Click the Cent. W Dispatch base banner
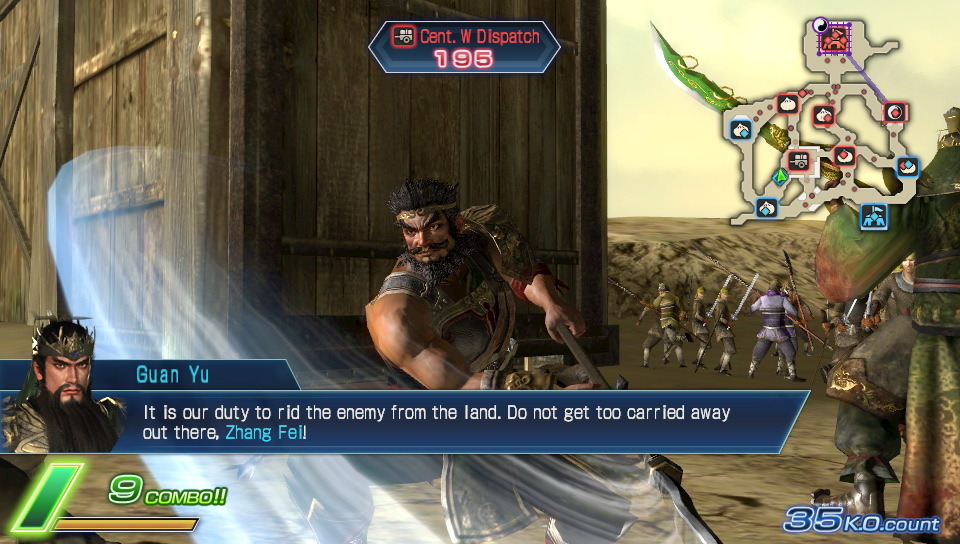 (x=465, y=46)
